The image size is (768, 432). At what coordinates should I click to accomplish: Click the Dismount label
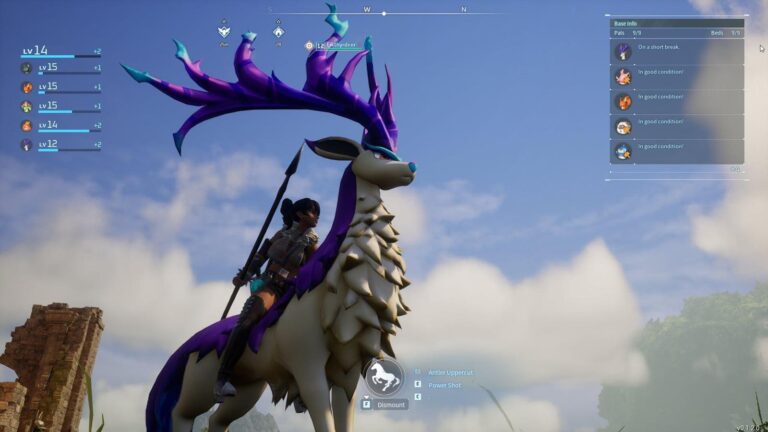(391, 405)
